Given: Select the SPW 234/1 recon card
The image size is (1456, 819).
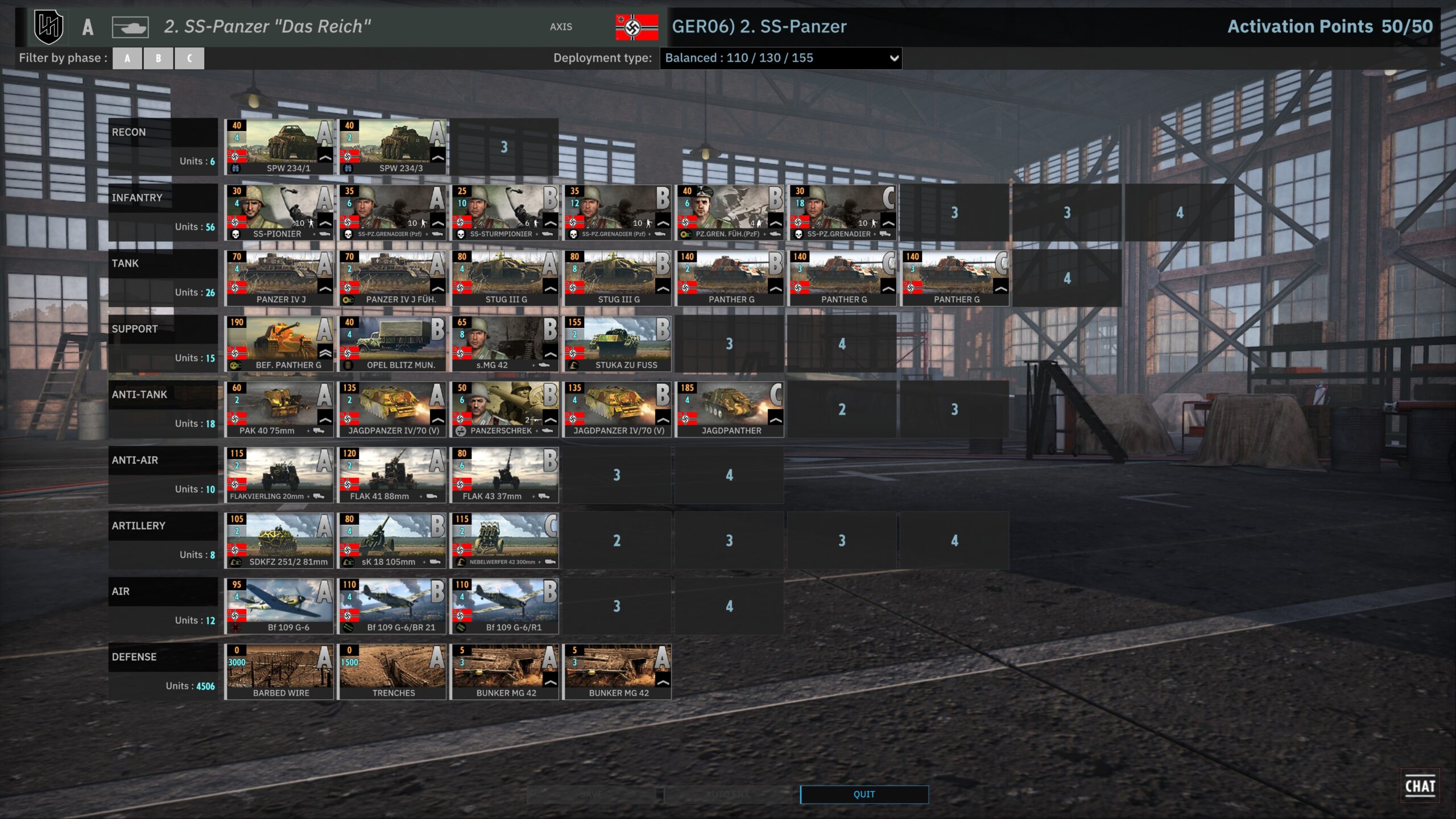Looking at the screenshot, I should (x=279, y=147).
